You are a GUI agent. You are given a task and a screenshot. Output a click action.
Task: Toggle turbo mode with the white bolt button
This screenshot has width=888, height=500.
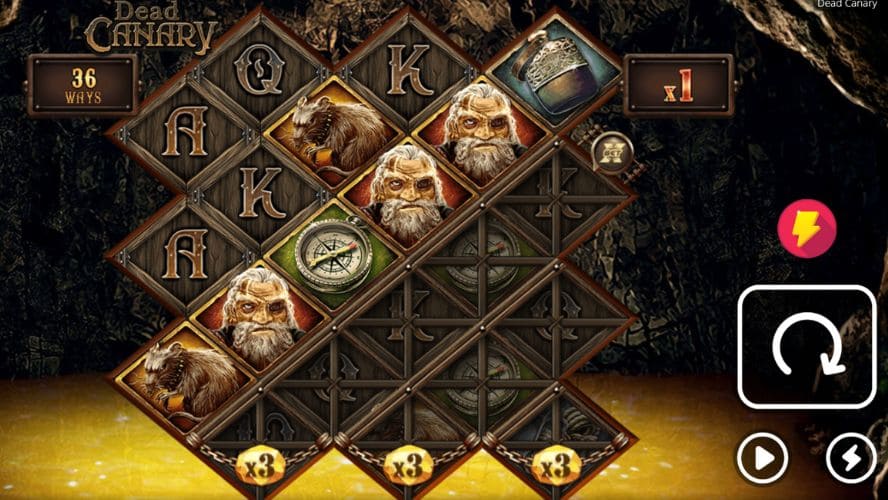pos(852,459)
